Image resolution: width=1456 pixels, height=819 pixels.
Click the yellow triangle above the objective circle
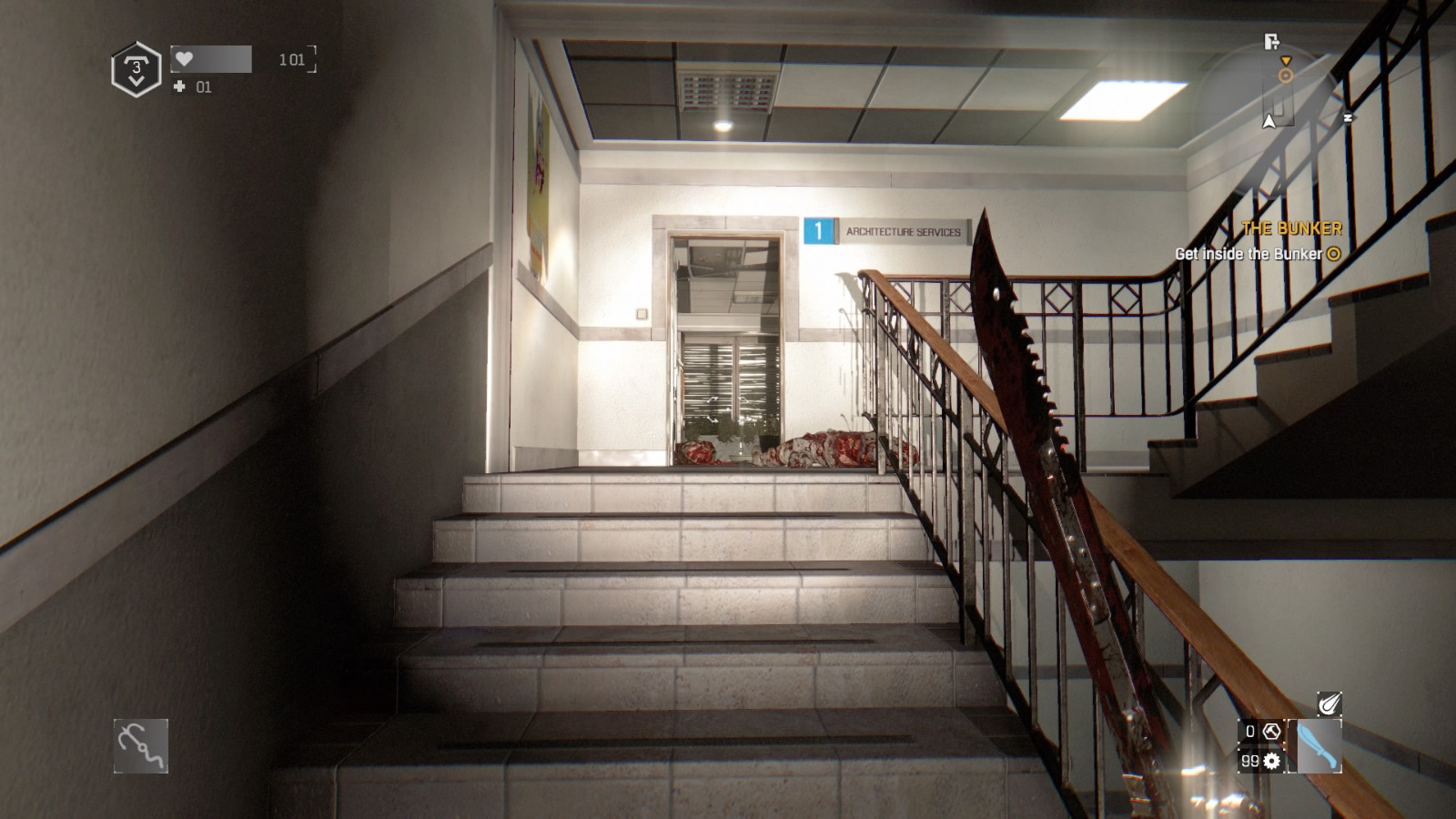[x=1286, y=61]
